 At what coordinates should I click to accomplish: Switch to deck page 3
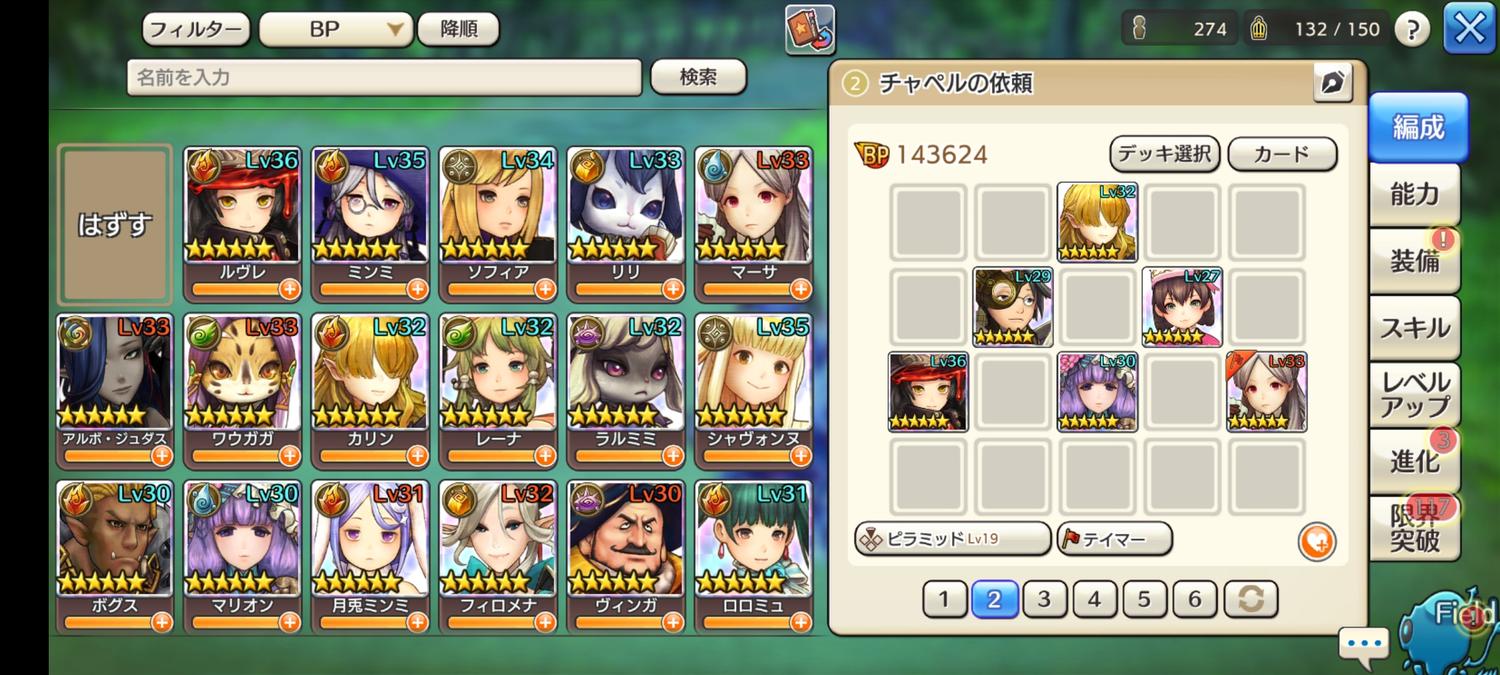(1044, 599)
